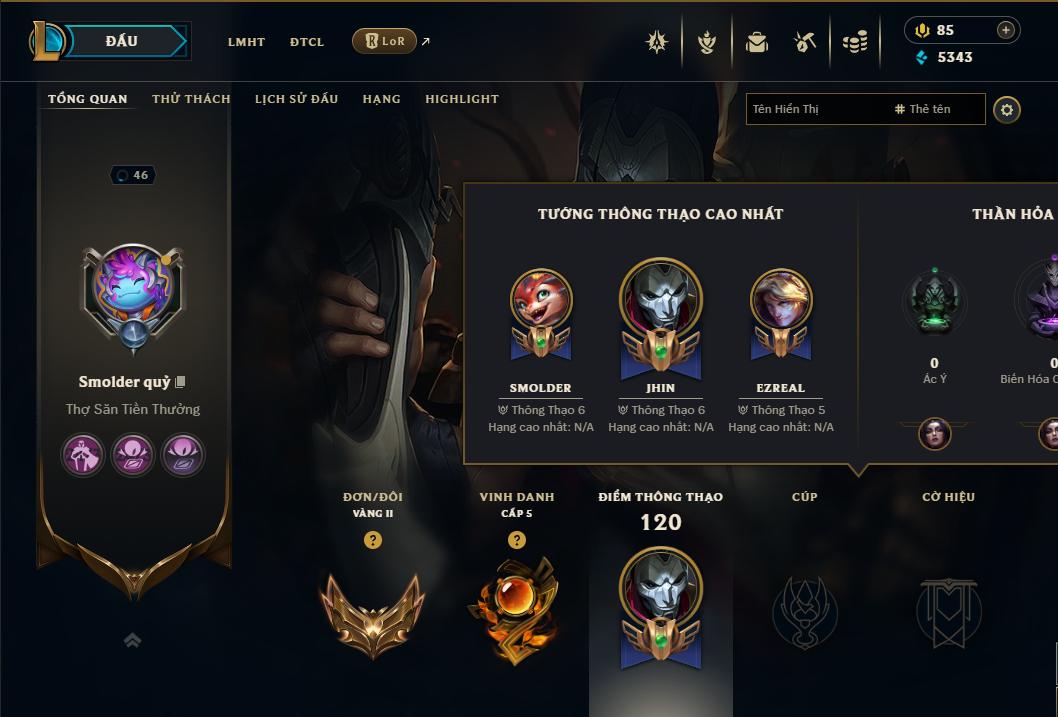Open the HẠNG tab
The image size is (1058, 717).
point(381,99)
